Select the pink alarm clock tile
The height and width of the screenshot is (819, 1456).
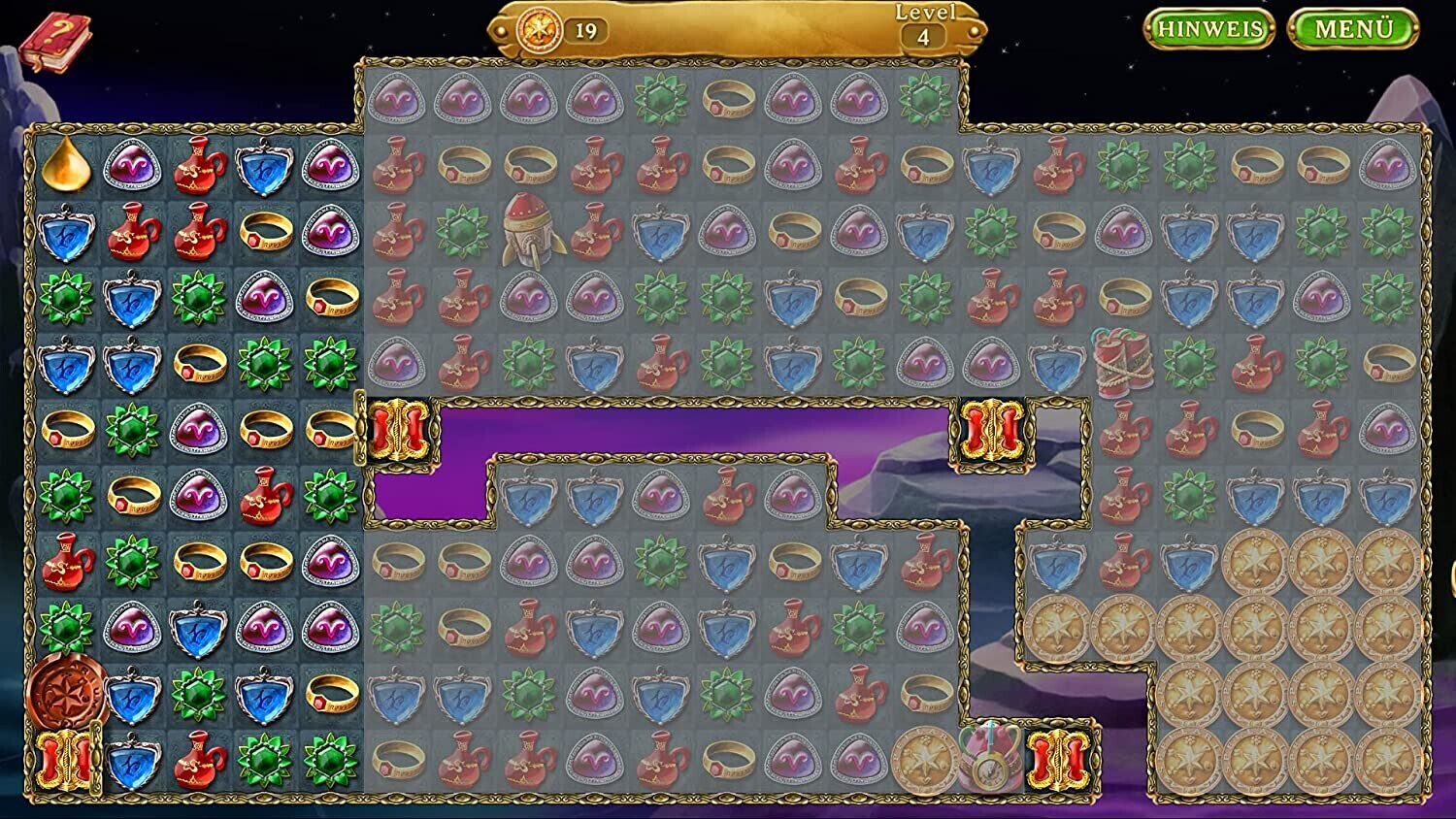[989, 758]
